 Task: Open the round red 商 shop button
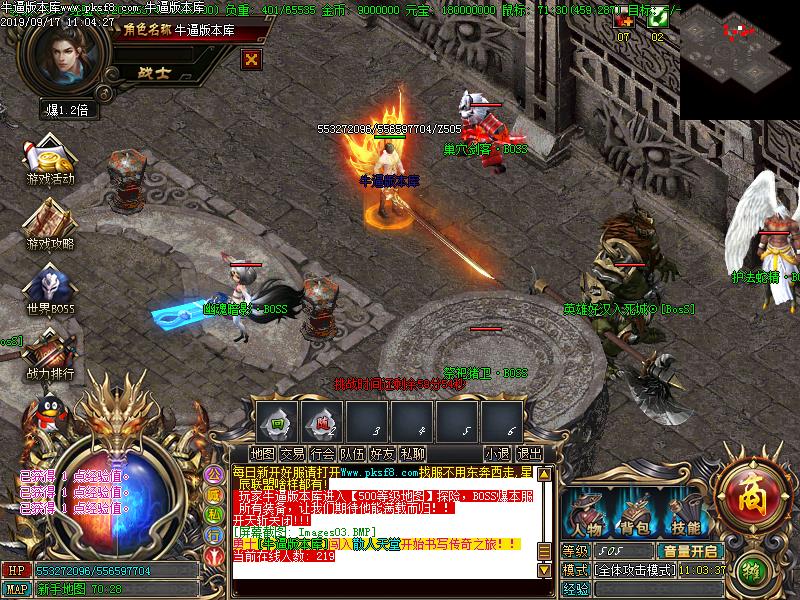click(745, 492)
